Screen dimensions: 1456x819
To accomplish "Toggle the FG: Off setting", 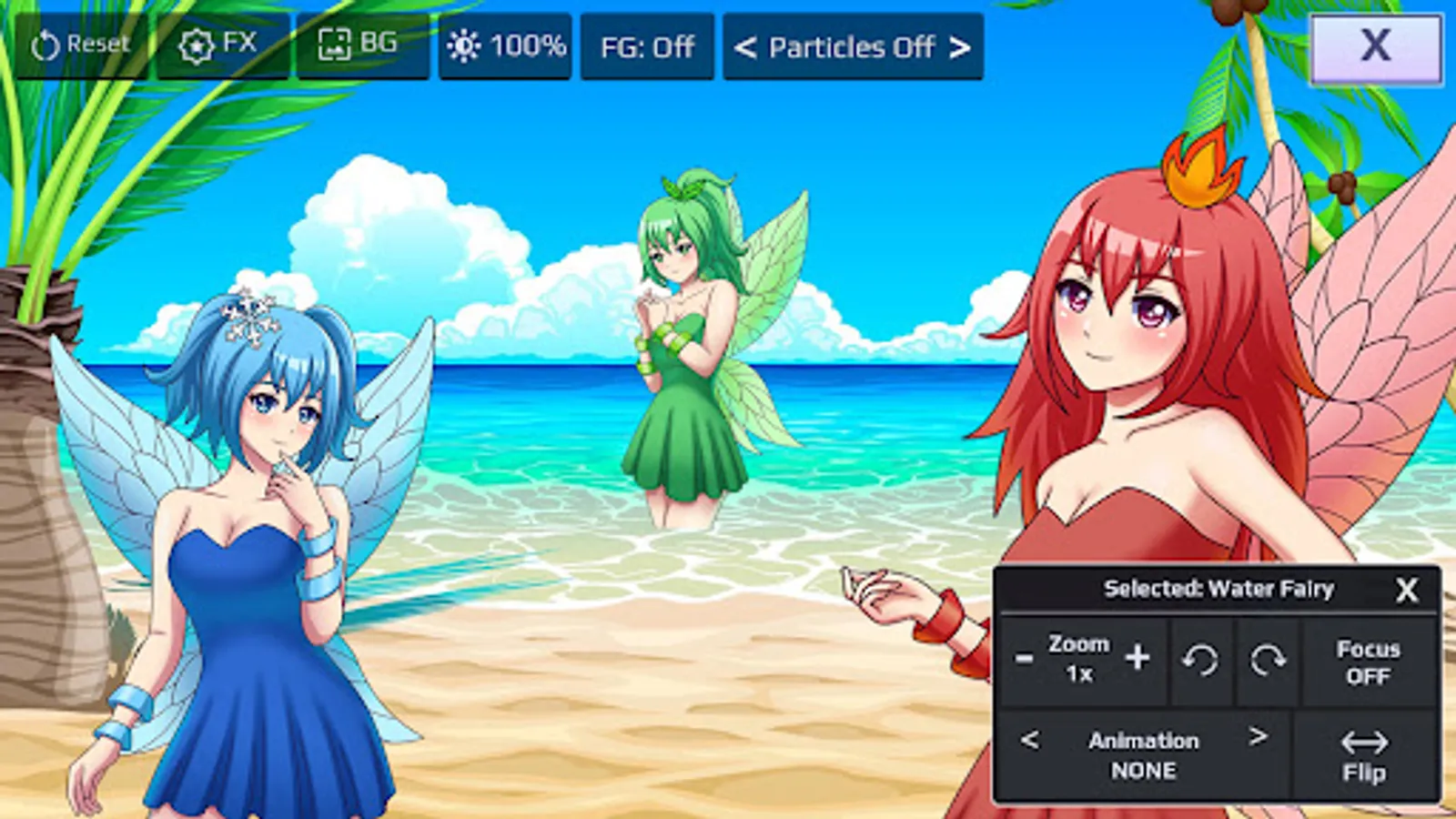I will point(648,47).
